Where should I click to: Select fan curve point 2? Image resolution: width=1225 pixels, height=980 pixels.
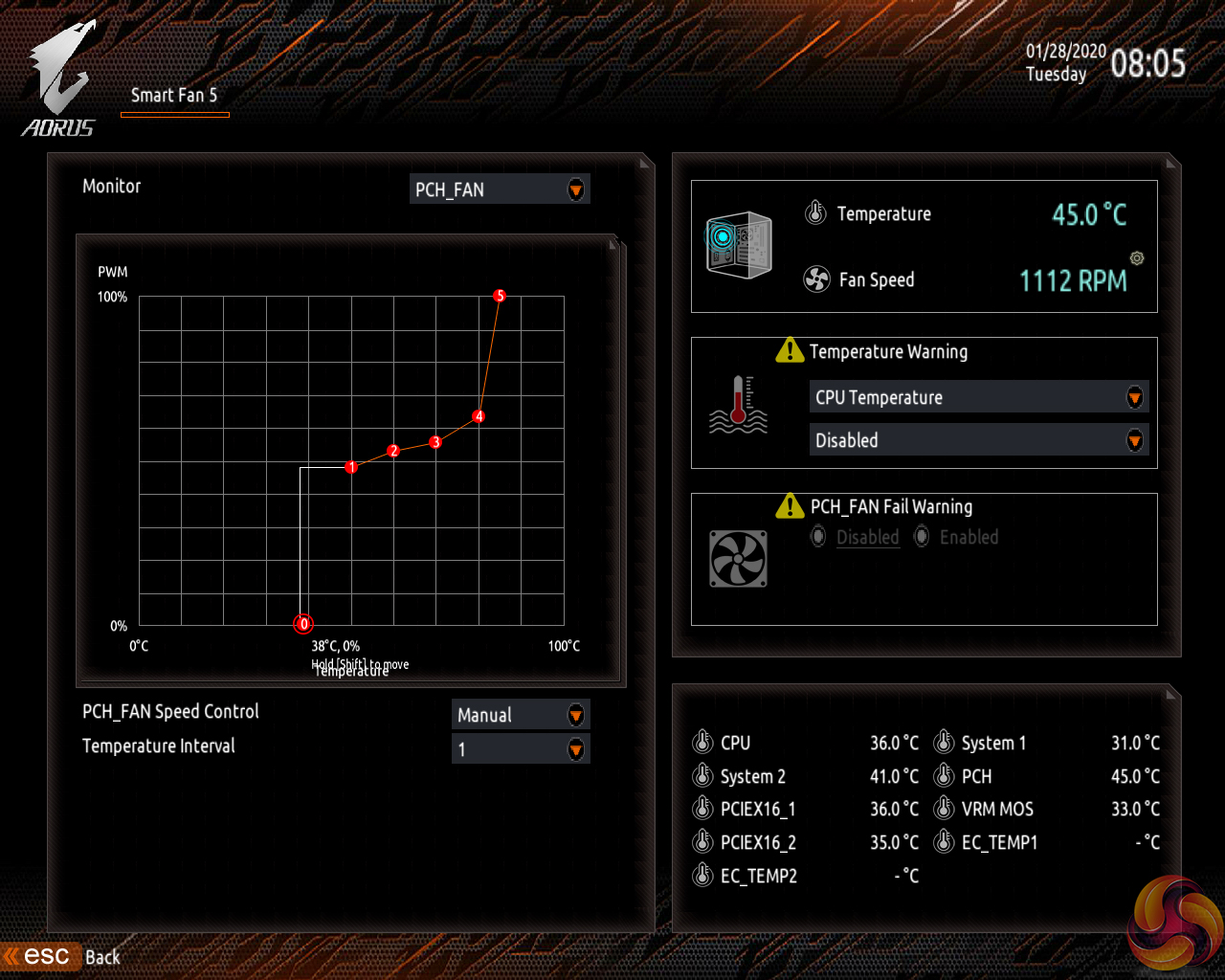coord(393,451)
